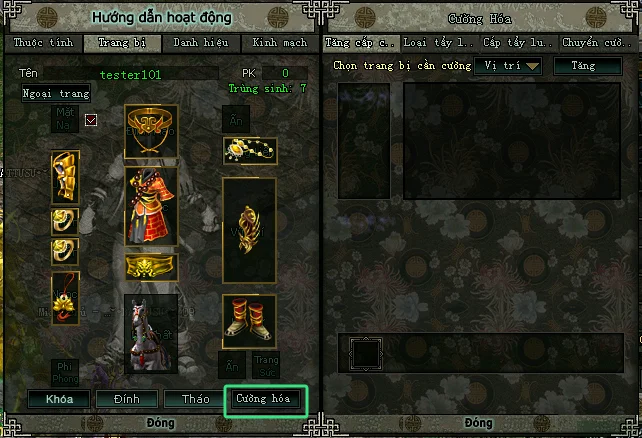Activate the Đính button
Screen dimensions: 642x438
126,398
